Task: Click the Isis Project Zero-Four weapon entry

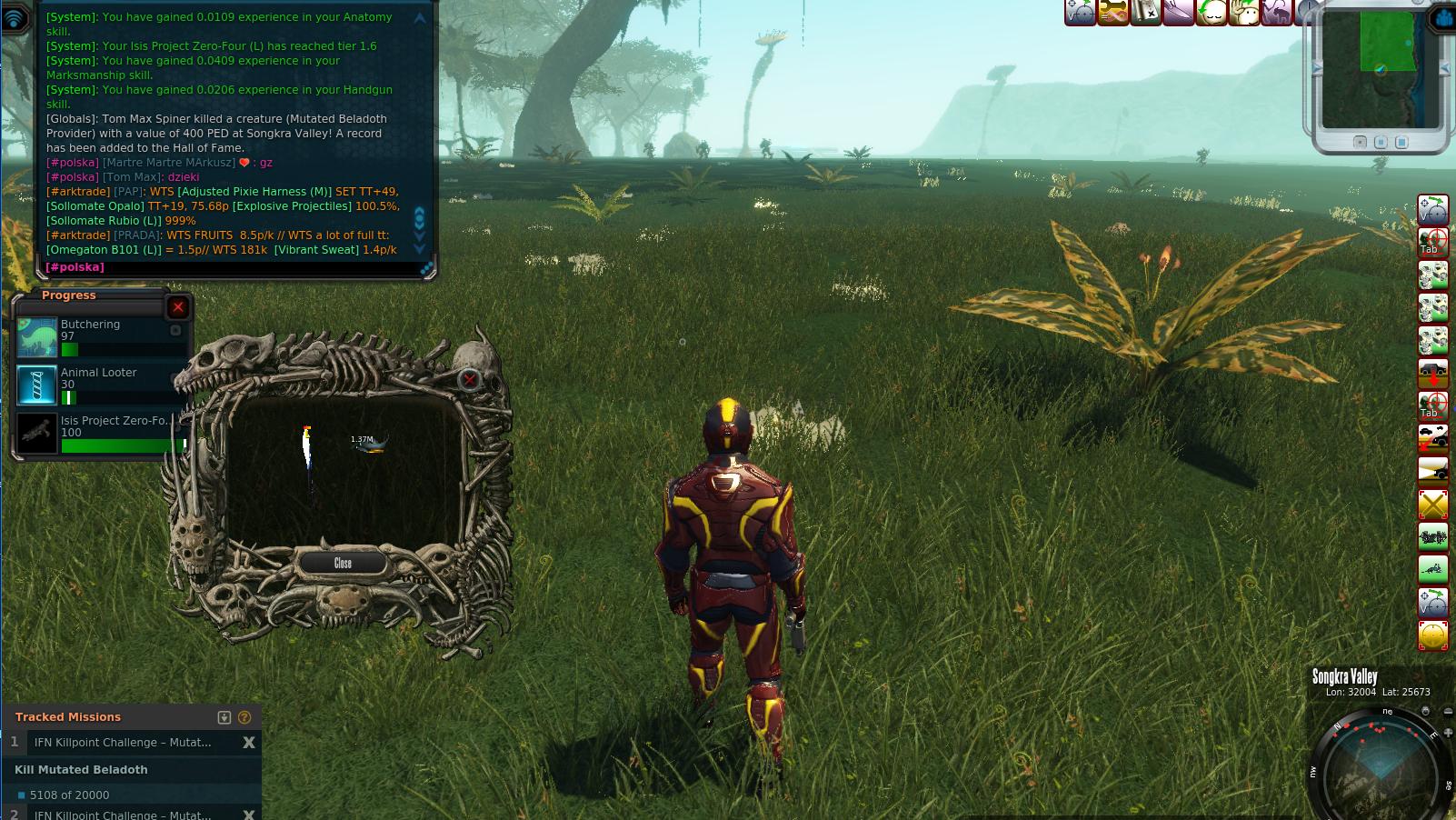Action: 100,433
